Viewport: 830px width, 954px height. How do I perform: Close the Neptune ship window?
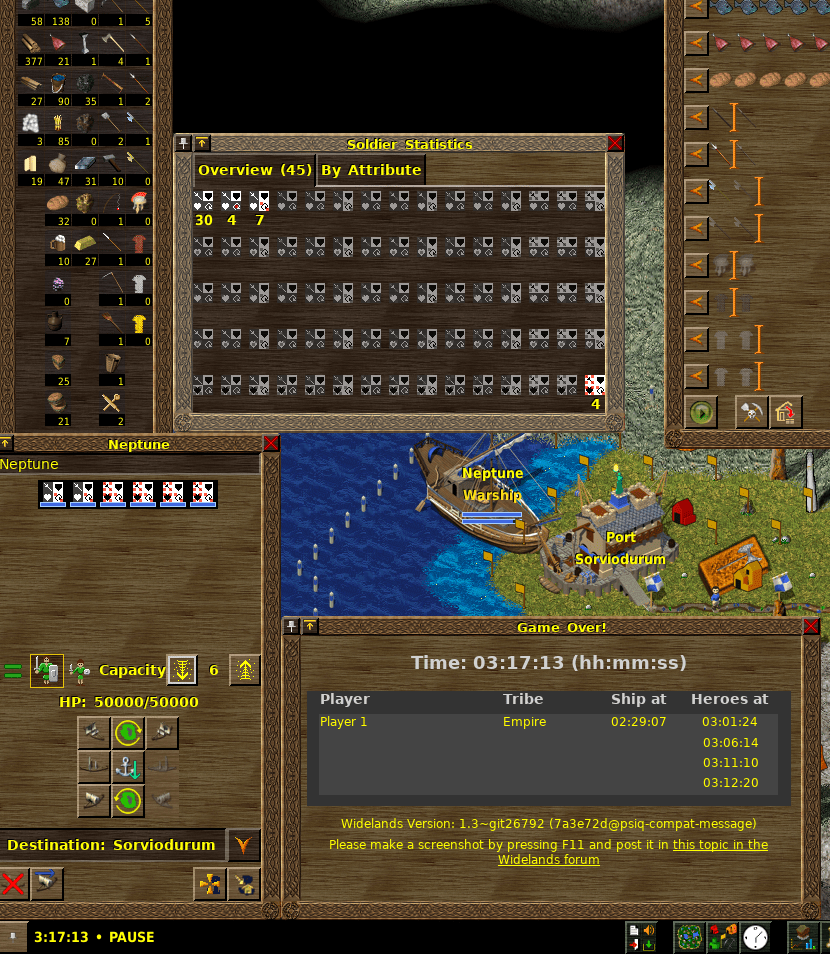click(271, 443)
